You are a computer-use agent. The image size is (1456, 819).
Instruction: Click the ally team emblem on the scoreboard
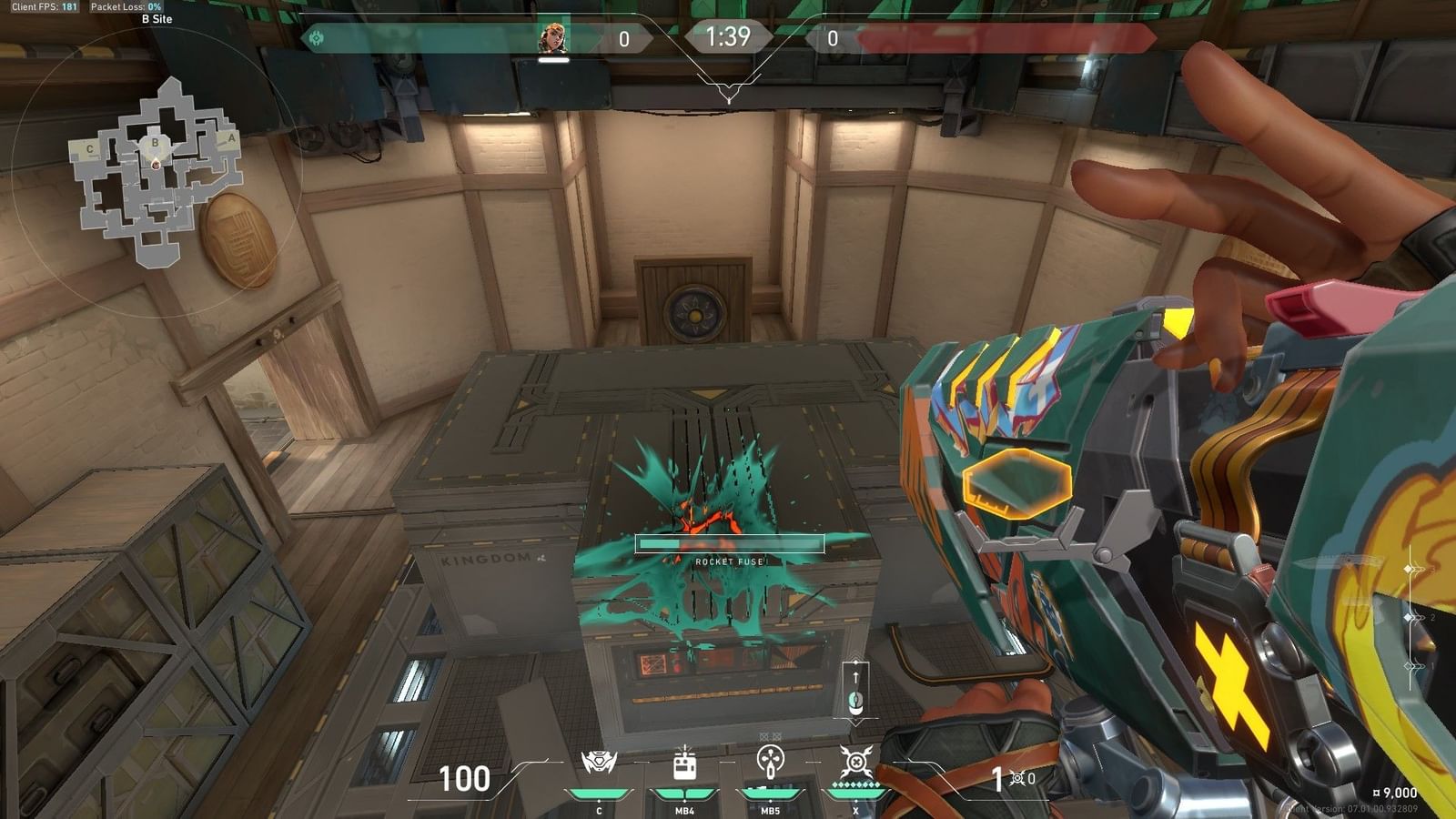tap(316, 37)
